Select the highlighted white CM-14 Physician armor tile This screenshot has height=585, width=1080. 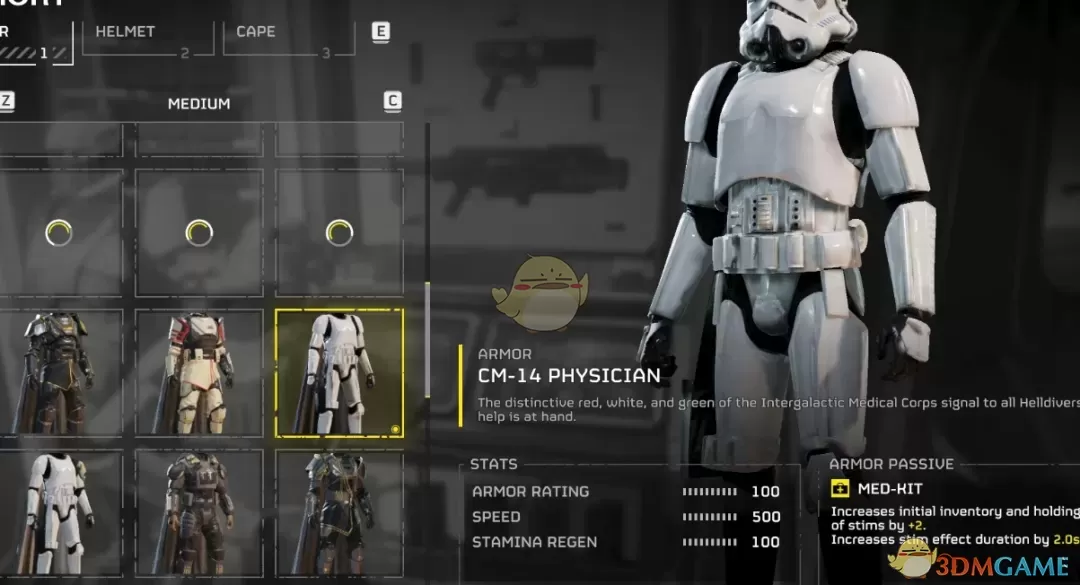pyautogui.click(x=340, y=373)
